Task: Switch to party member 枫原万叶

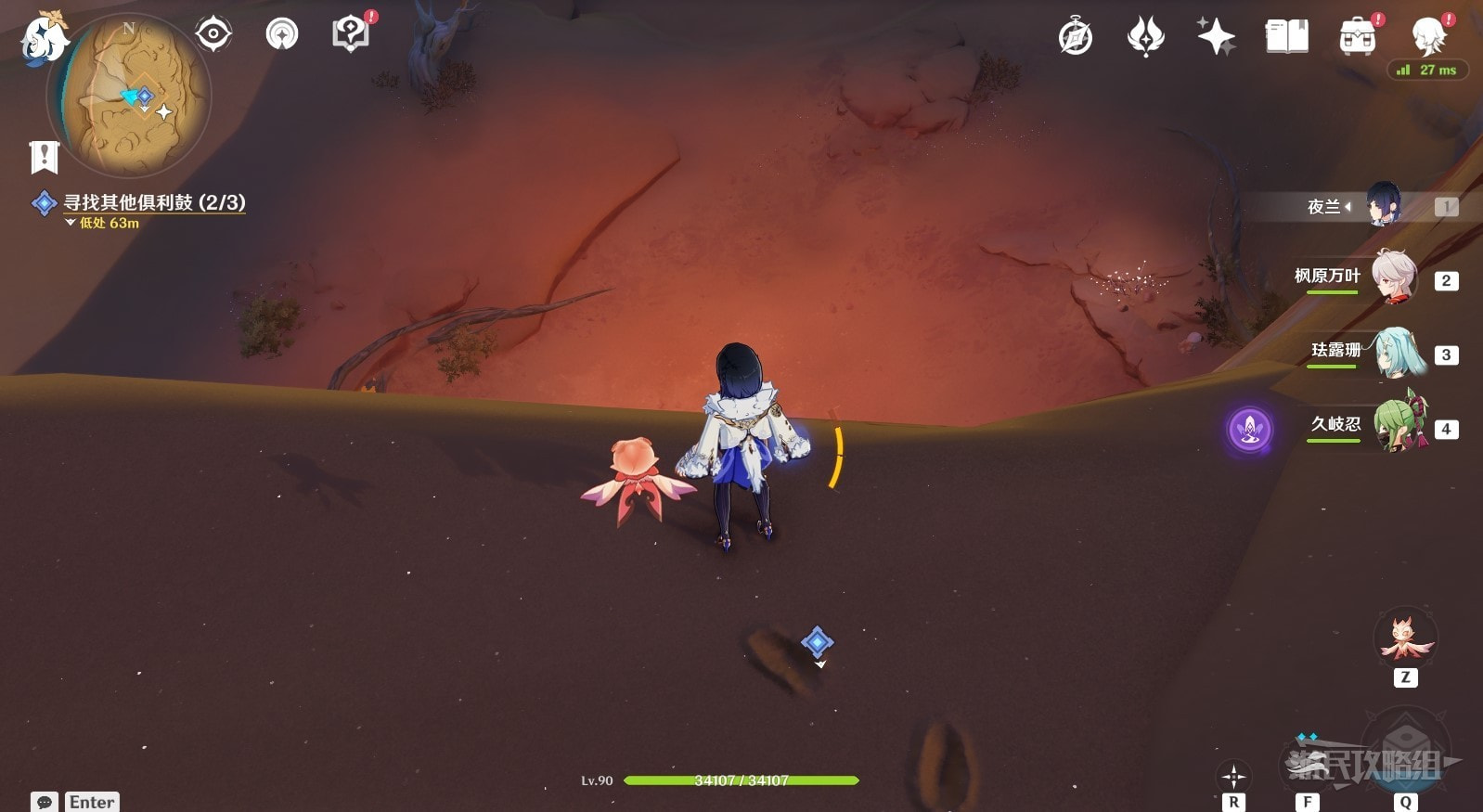Action: point(1392,278)
